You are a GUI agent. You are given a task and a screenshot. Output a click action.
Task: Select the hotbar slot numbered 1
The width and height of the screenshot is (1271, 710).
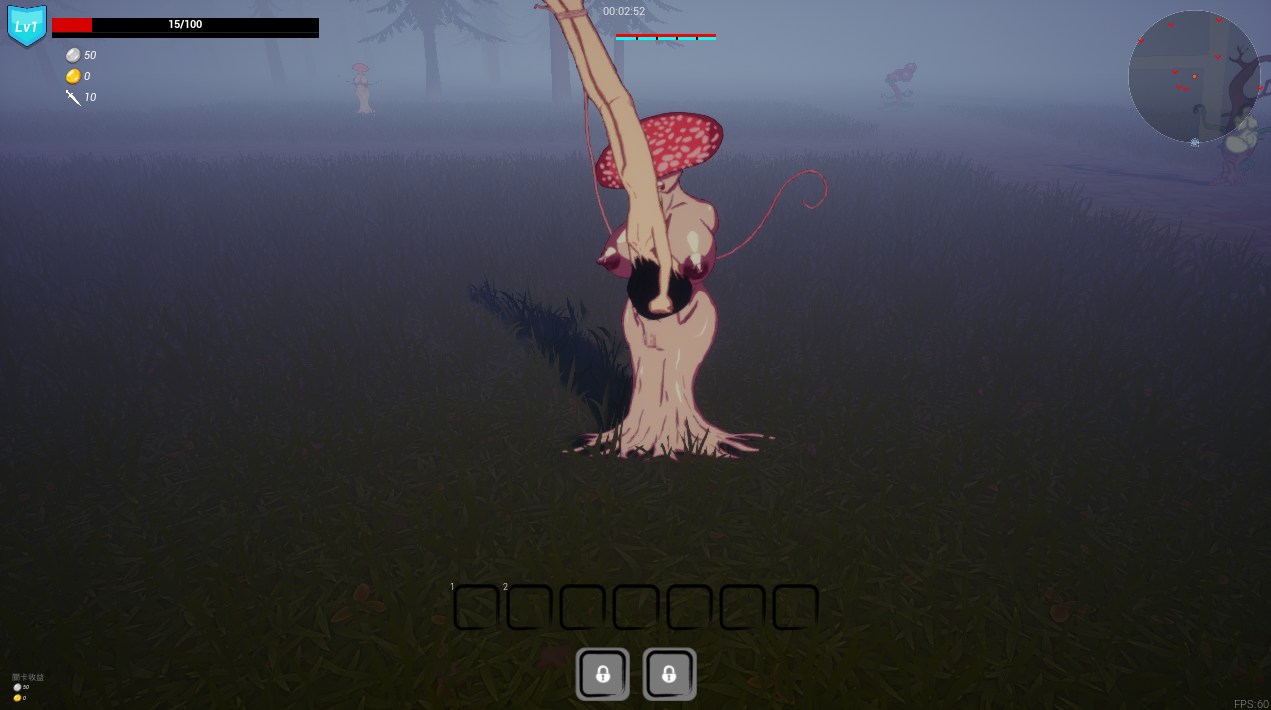click(x=476, y=607)
